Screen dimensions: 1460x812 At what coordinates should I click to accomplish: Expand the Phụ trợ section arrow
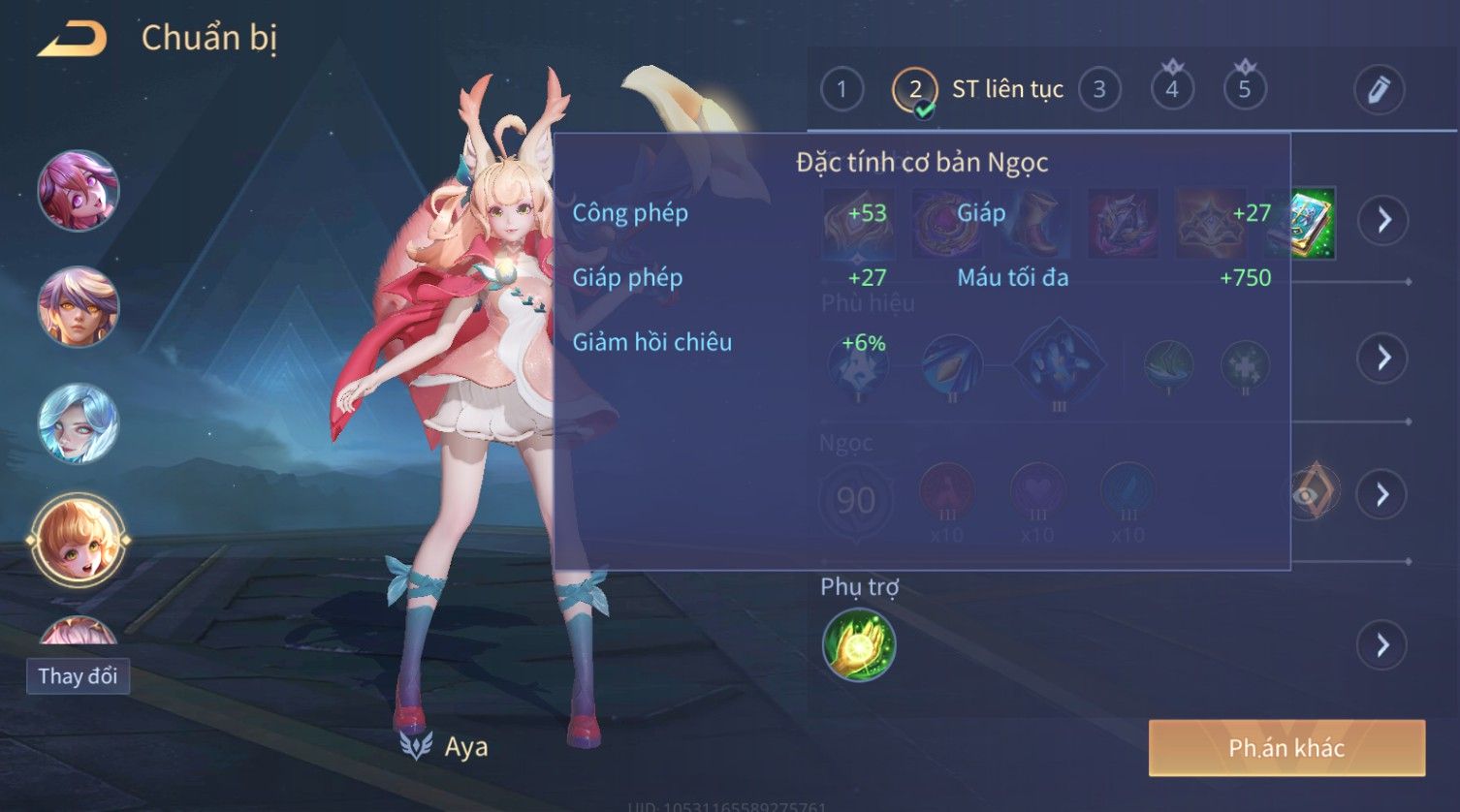1383,645
